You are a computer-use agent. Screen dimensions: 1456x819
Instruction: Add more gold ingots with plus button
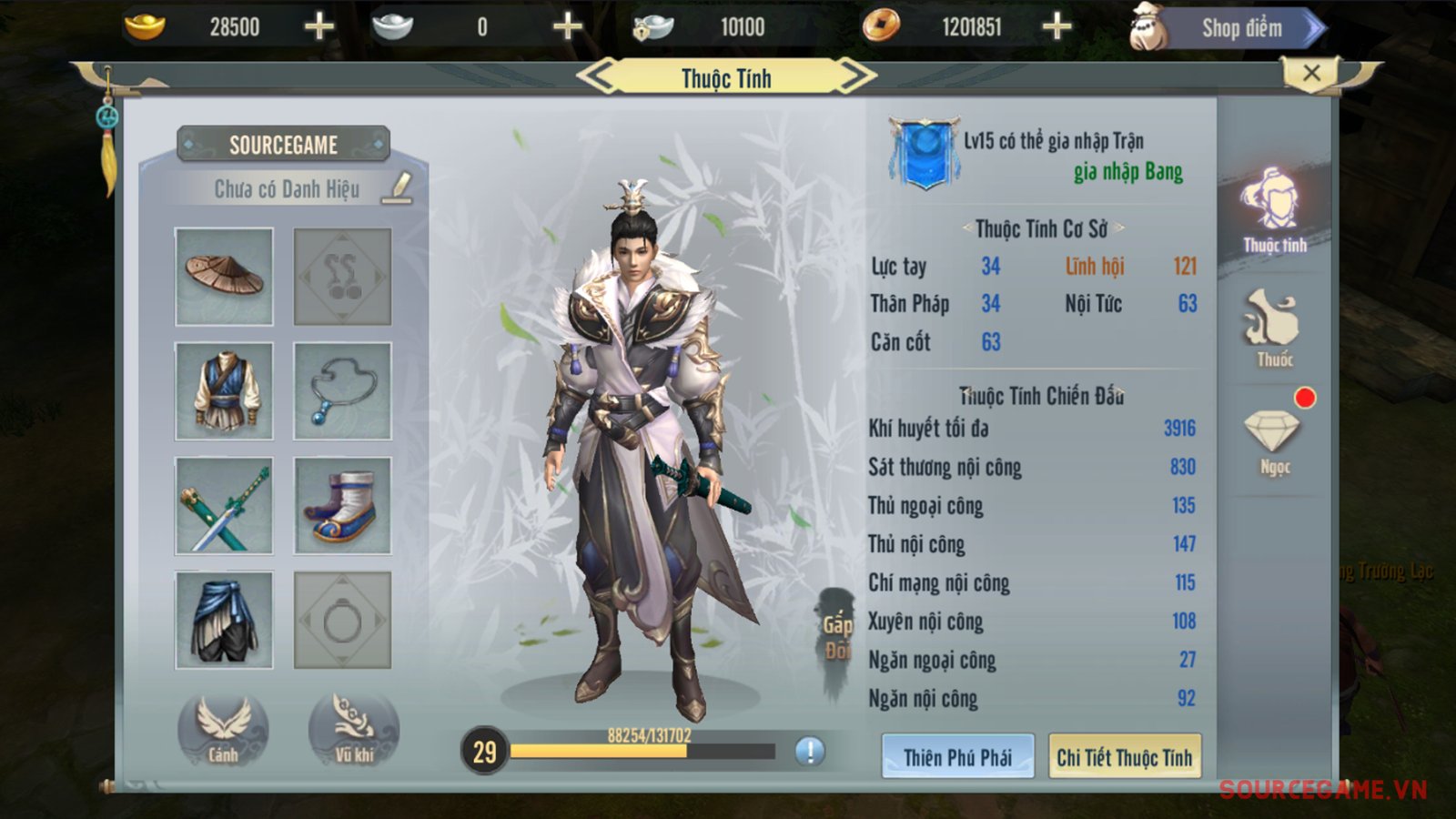pos(318,27)
